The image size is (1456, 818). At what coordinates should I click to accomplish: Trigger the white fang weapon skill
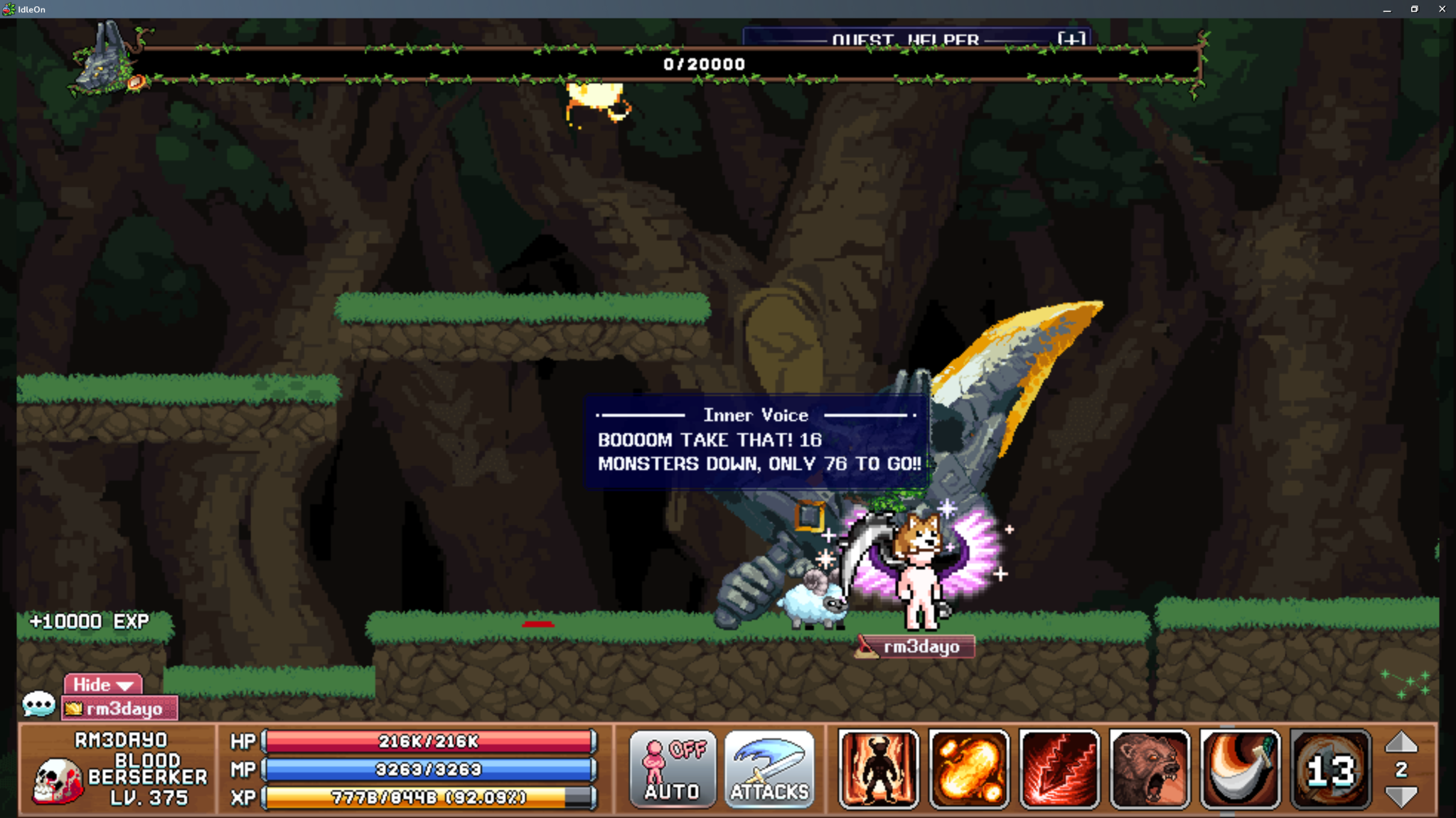point(1243,770)
